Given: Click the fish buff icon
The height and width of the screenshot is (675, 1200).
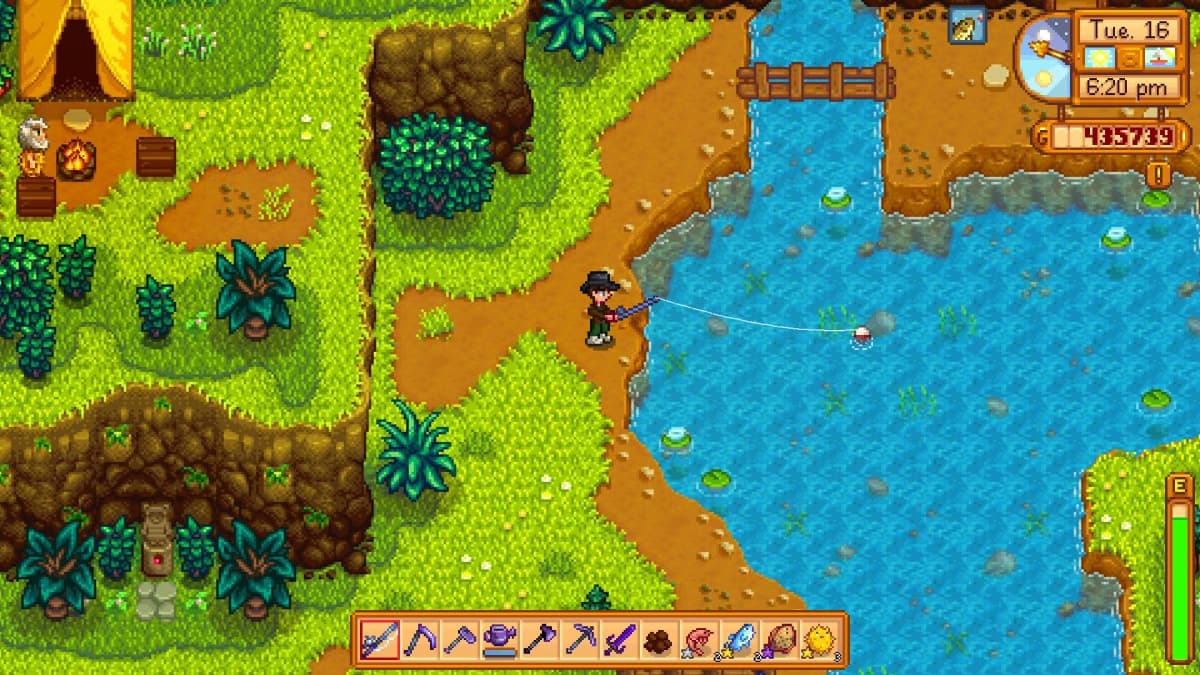Looking at the screenshot, I should (x=967, y=26).
